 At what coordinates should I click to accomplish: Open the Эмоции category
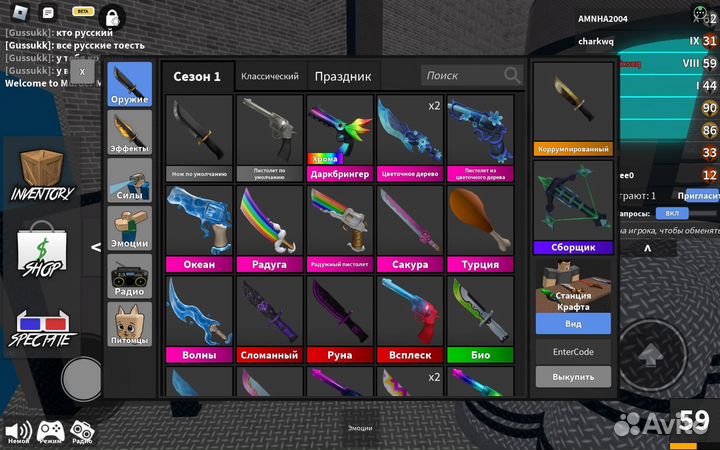[x=130, y=227]
